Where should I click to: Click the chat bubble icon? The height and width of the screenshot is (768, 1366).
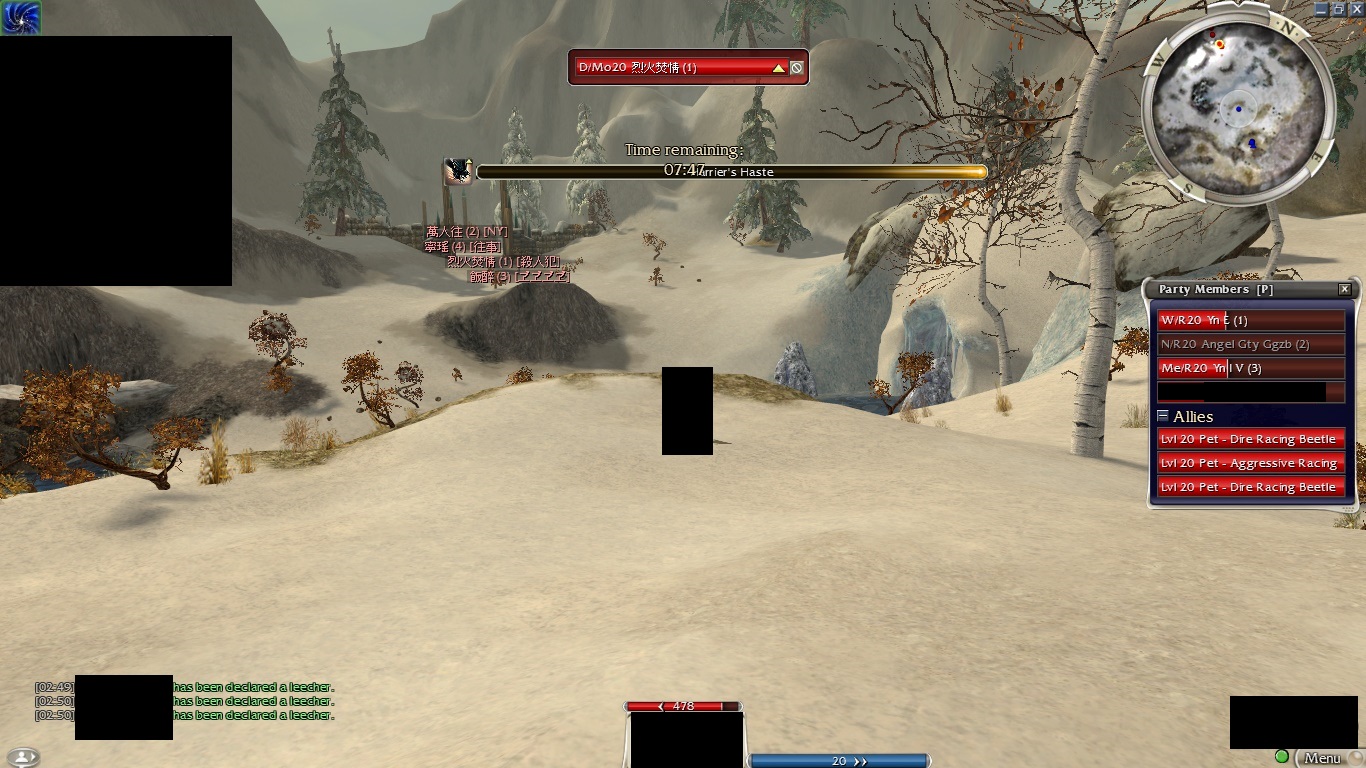[22, 758]
